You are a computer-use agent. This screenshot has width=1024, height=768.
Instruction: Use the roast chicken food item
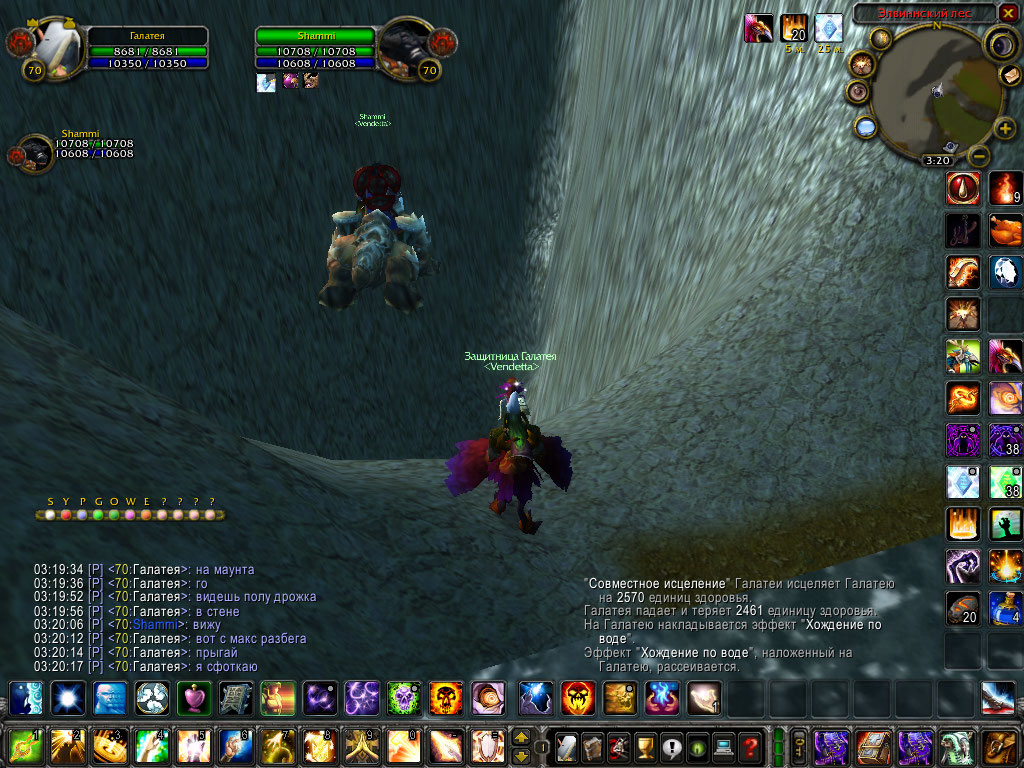(1005, 230)
